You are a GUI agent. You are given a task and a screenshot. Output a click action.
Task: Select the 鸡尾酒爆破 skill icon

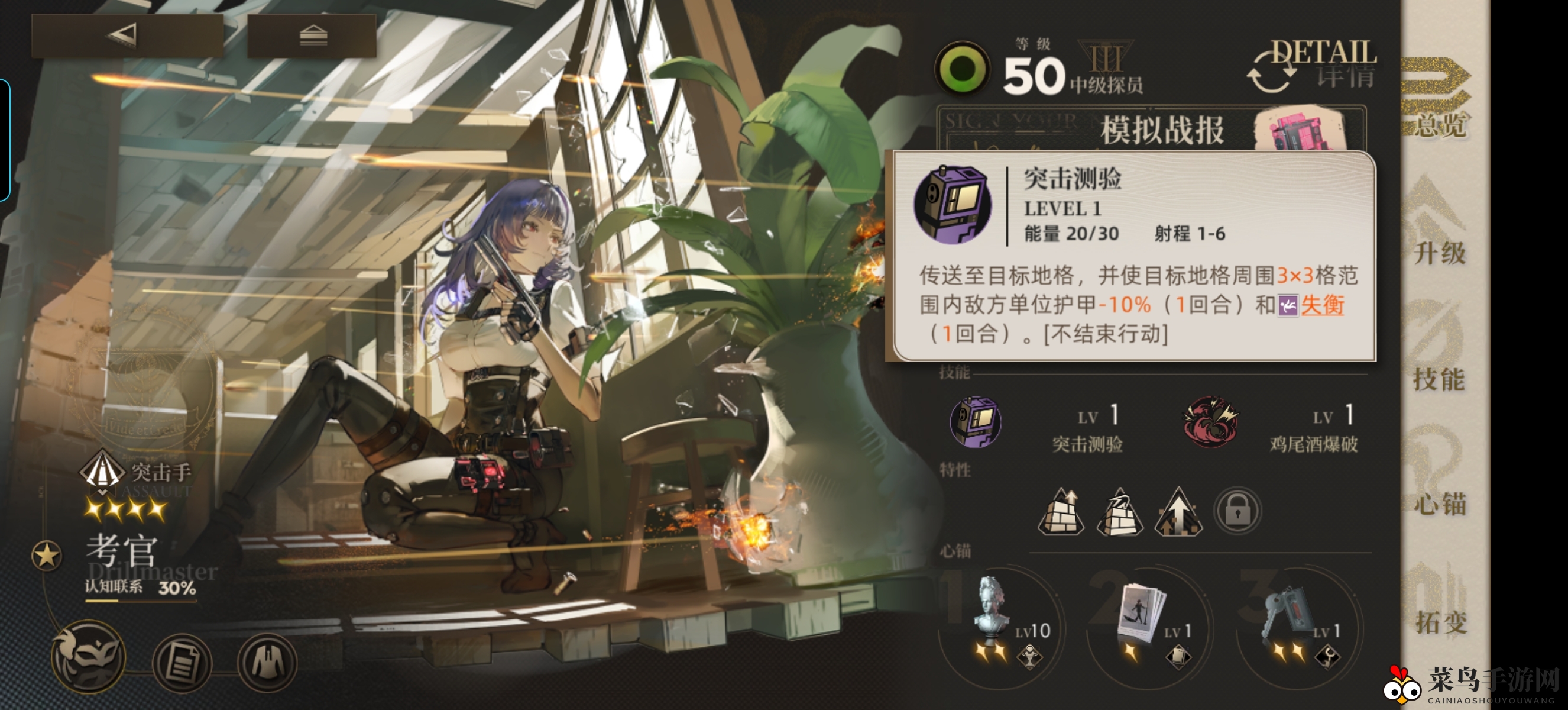pyautogui.click(x=1211, y=422)
